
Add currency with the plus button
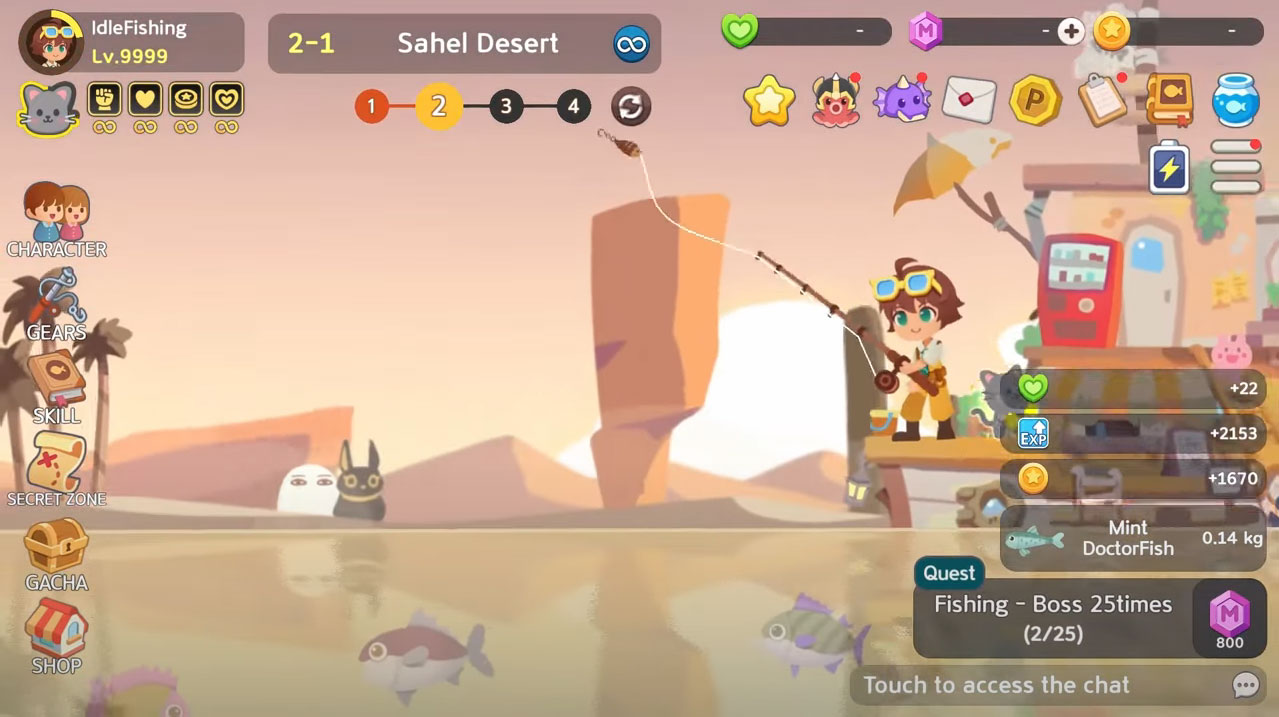tap(1071, 32)
